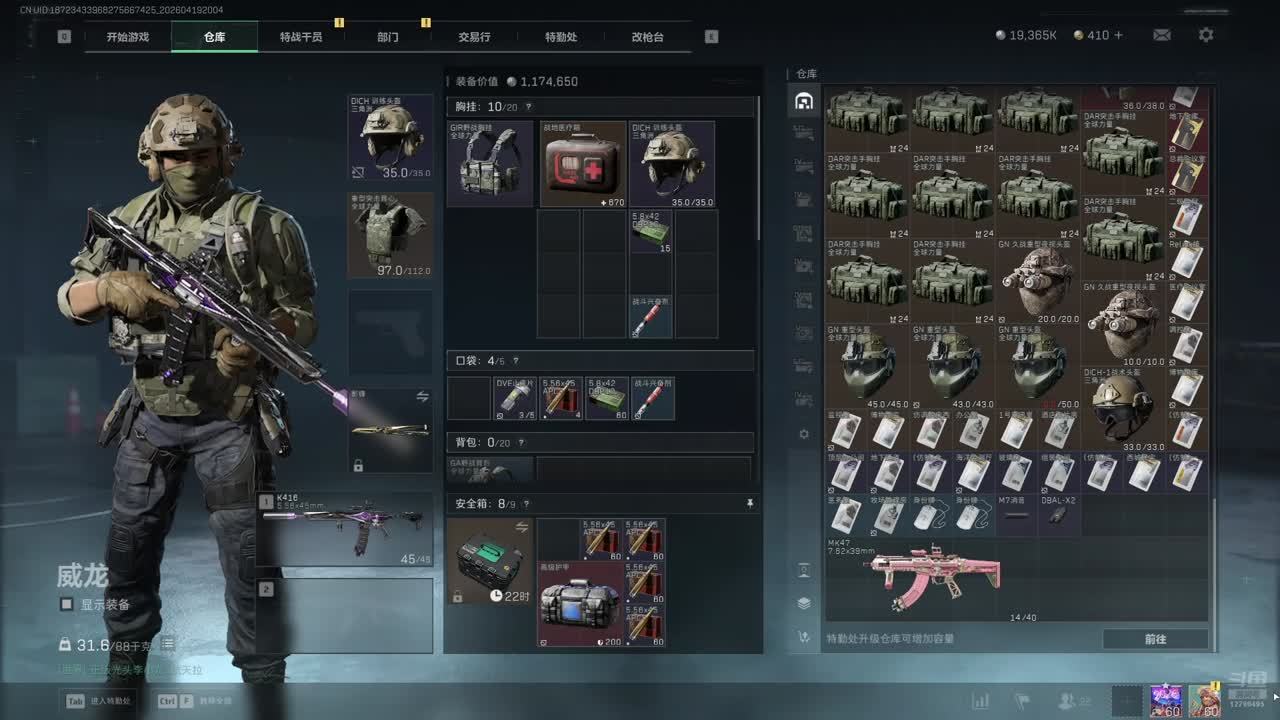This screenshot has height=720, width=1280.
Task: Select the GIR chest rig item
Action: point(490,164)
